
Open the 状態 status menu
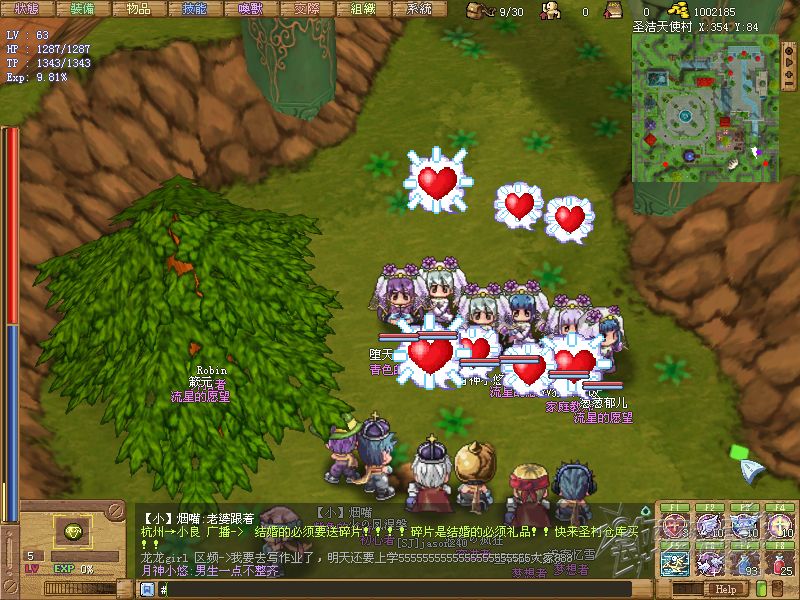(27, 9)
